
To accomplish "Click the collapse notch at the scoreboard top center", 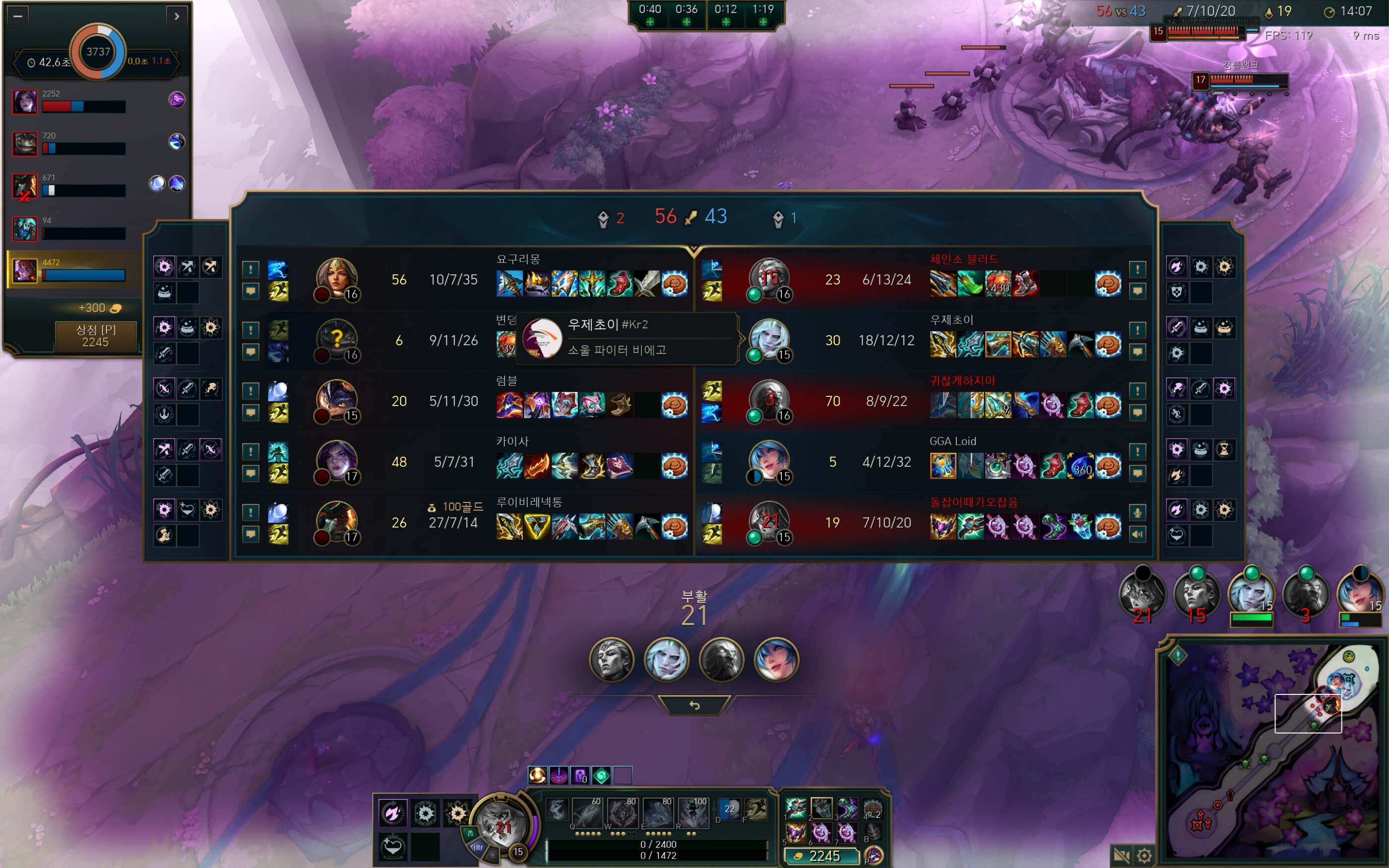I will click(x=694, y=249).
